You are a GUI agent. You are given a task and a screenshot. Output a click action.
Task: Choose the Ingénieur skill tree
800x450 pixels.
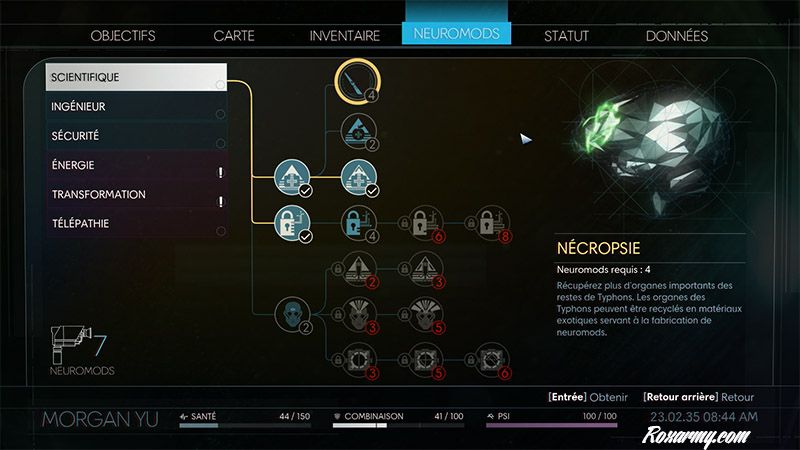[x=135, y=106]
